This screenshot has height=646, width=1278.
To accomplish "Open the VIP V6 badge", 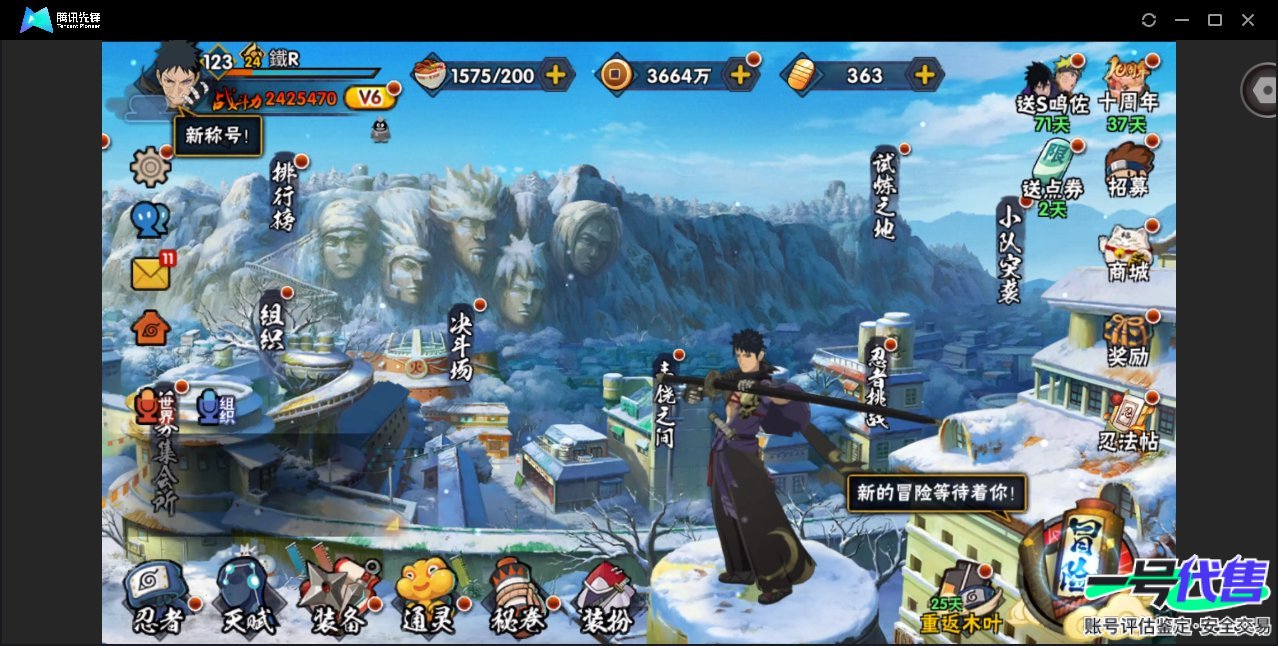I will [371, 97].
